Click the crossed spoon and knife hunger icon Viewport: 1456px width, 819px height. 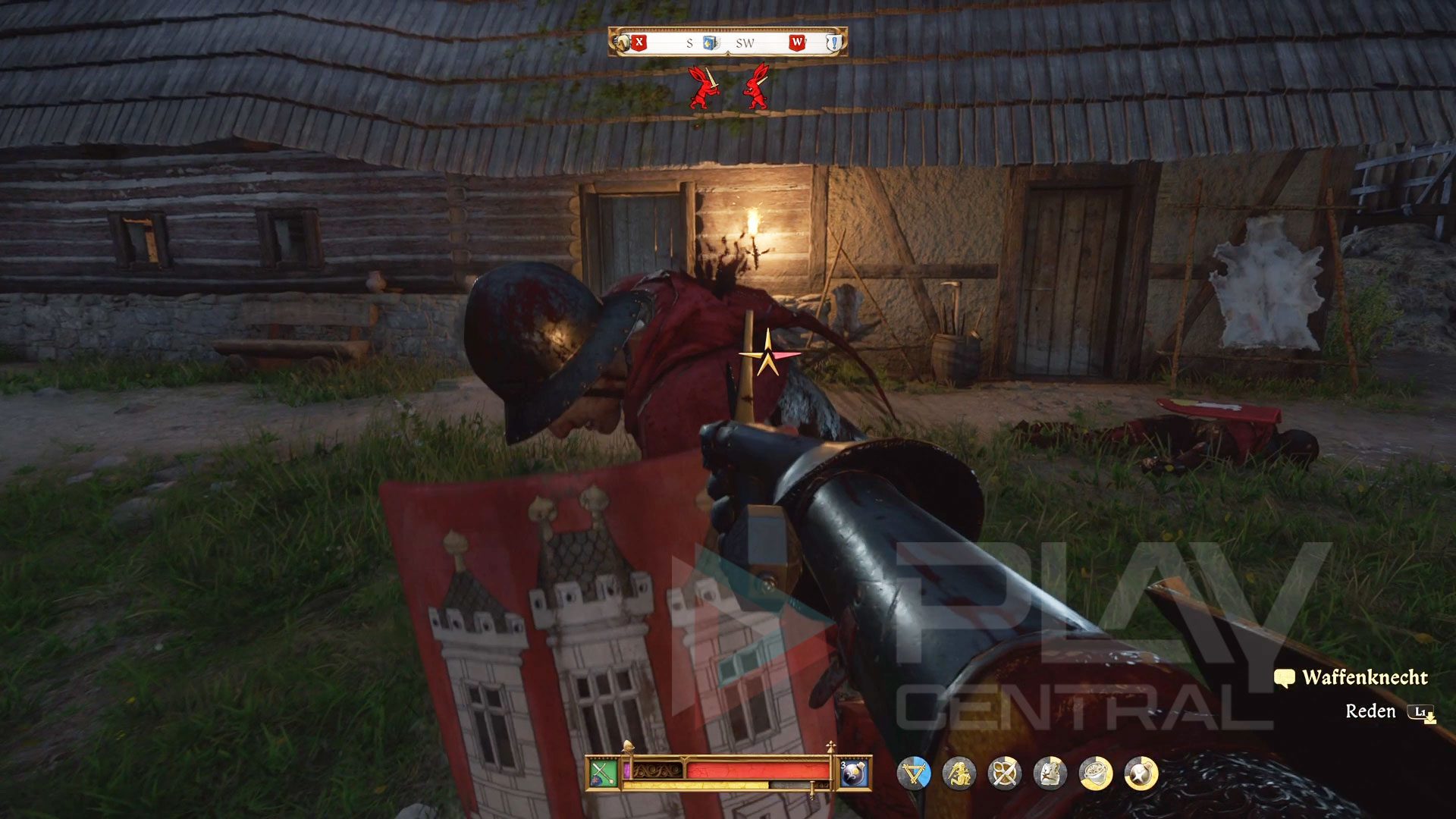click(x=1005, y=774)
